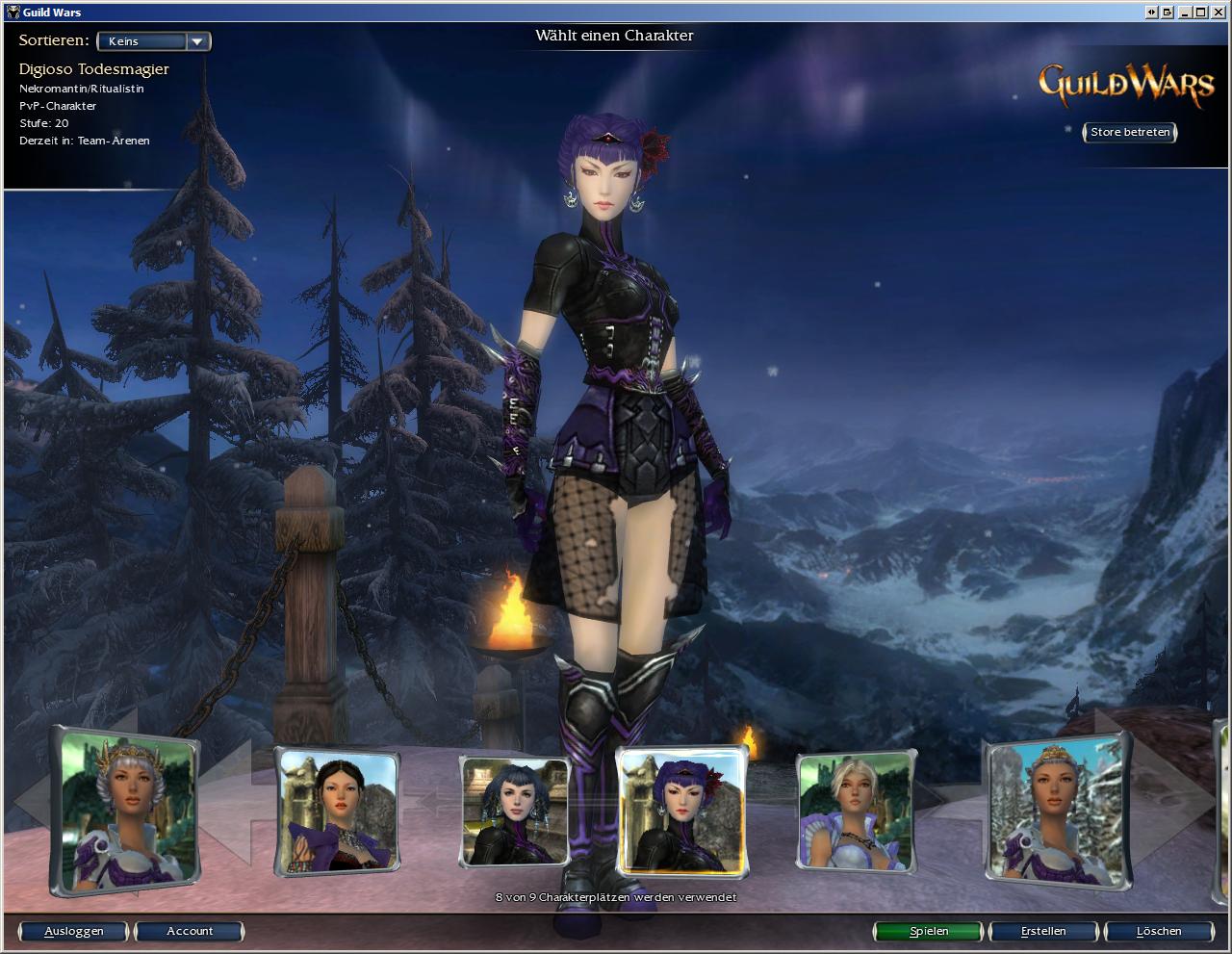Delete the character with Löschen

click(x=1158, y=931)
